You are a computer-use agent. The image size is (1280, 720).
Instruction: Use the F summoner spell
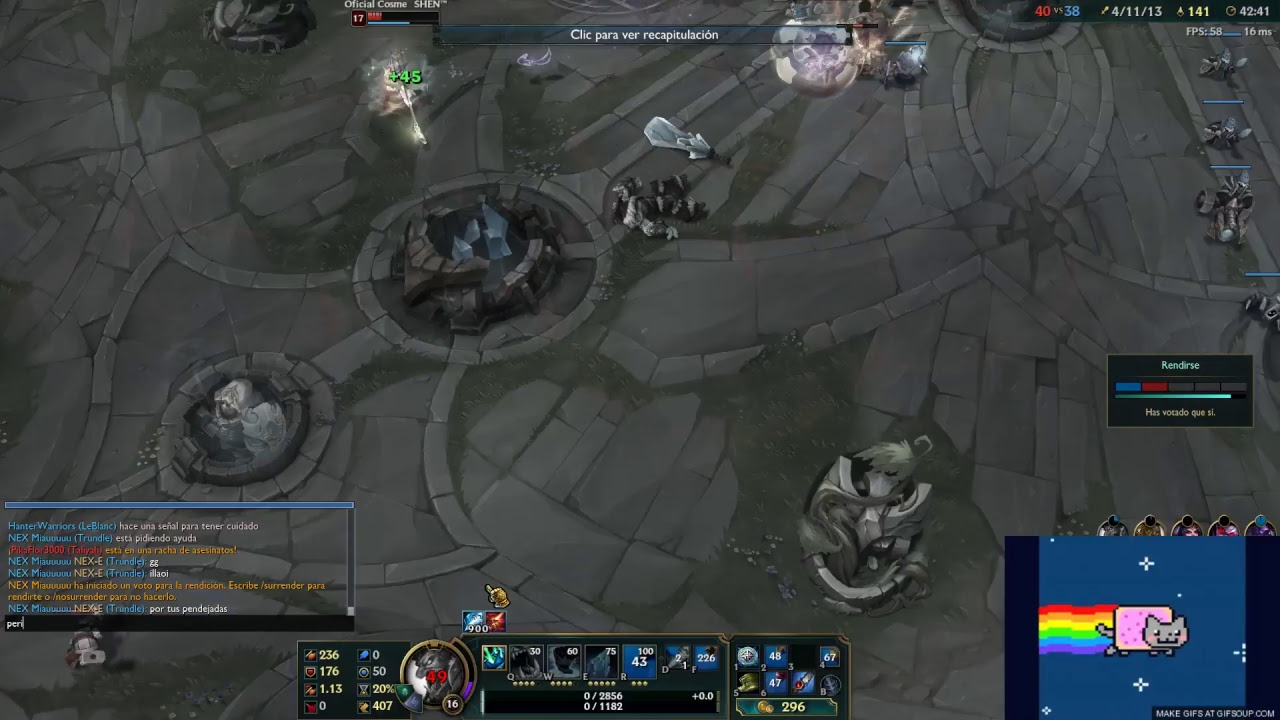(706, 658)
